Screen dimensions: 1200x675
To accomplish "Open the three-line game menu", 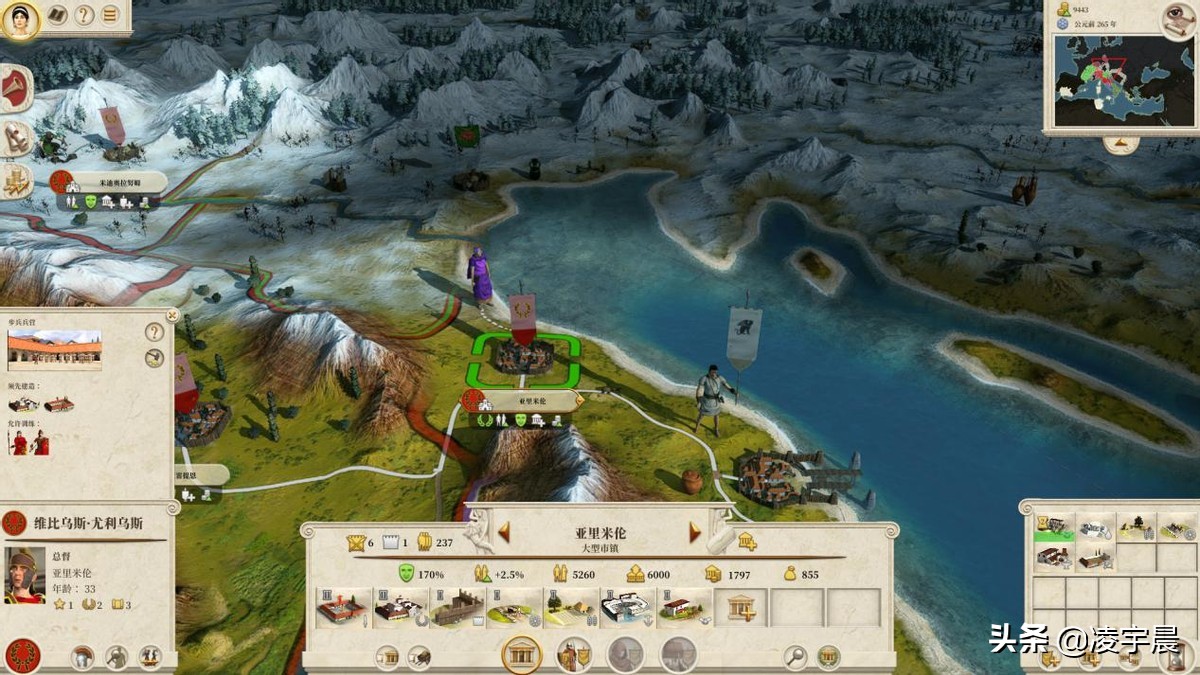I will tap(110, 15).
